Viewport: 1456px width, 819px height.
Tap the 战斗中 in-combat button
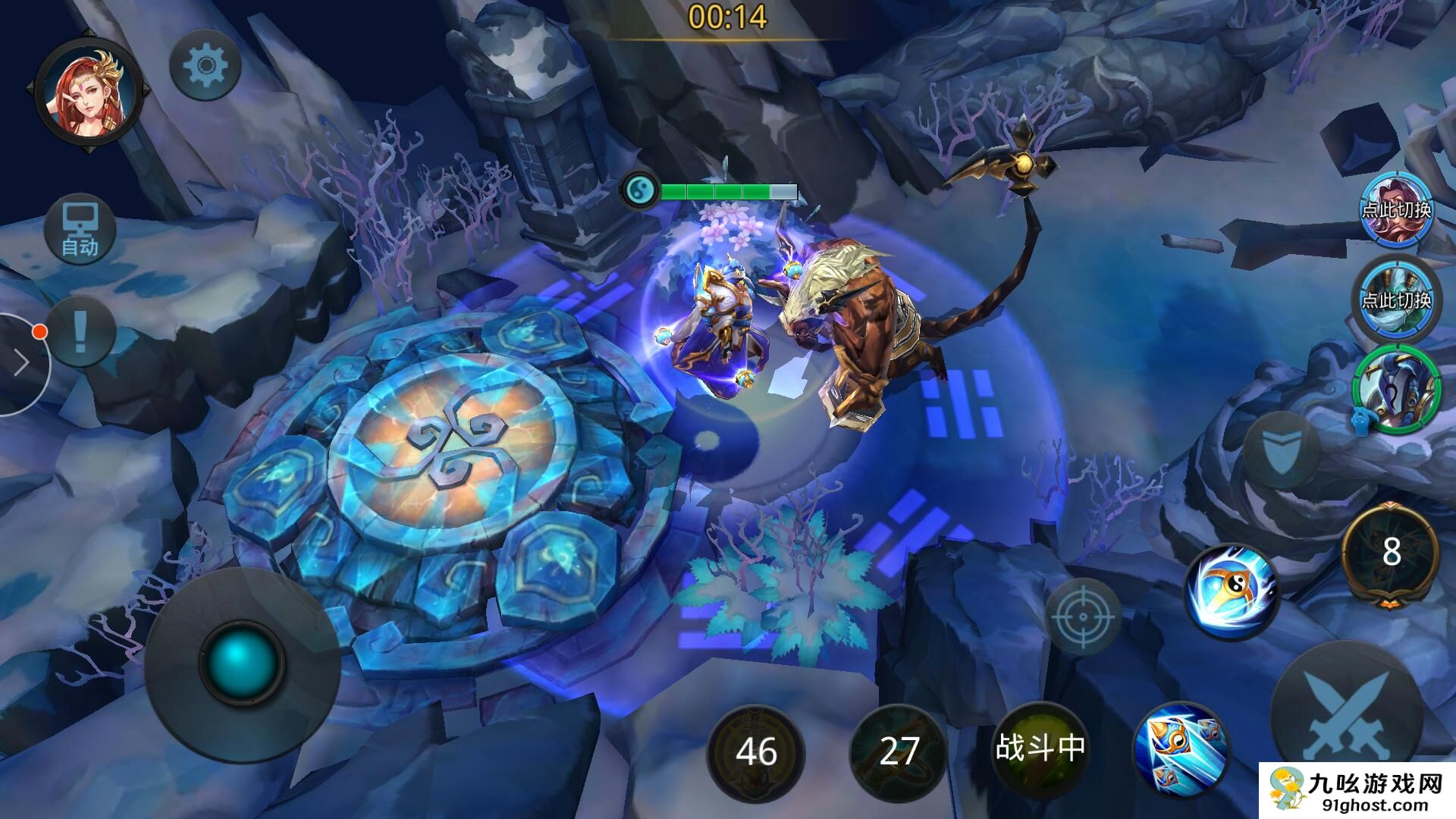[x=1040, y=748]
